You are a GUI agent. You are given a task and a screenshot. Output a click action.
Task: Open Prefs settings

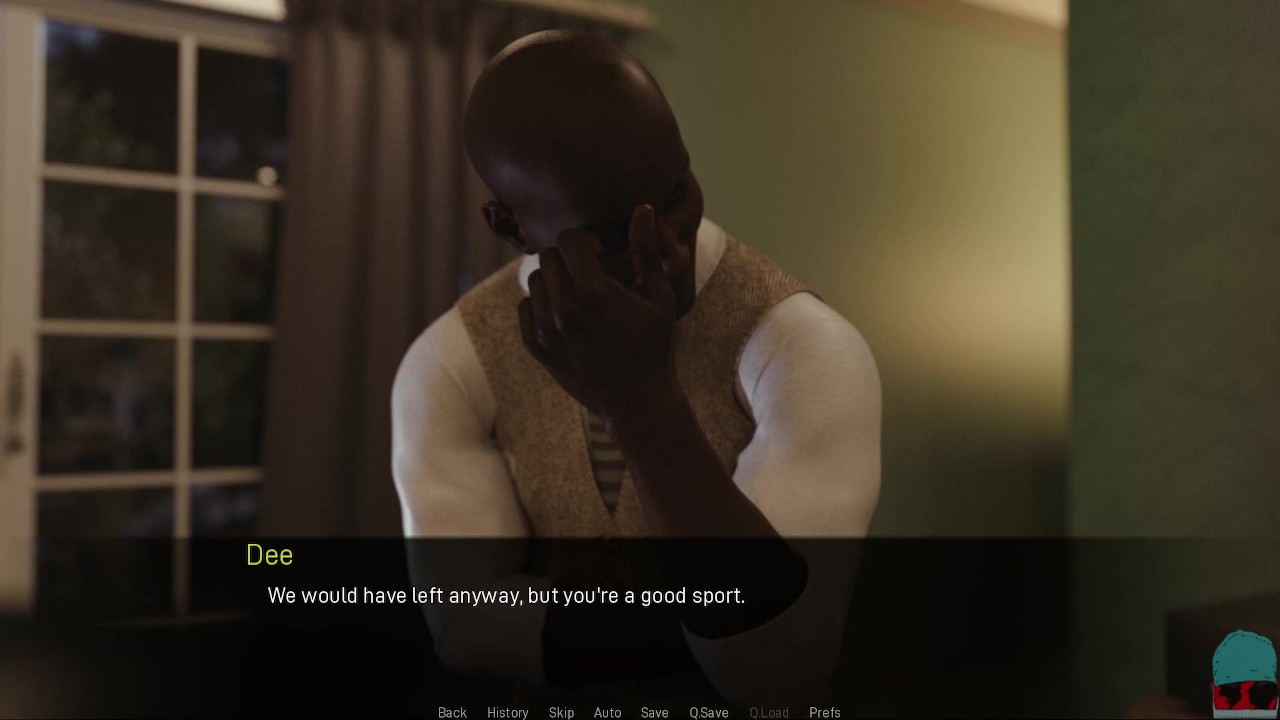click(x=824, y=712)
